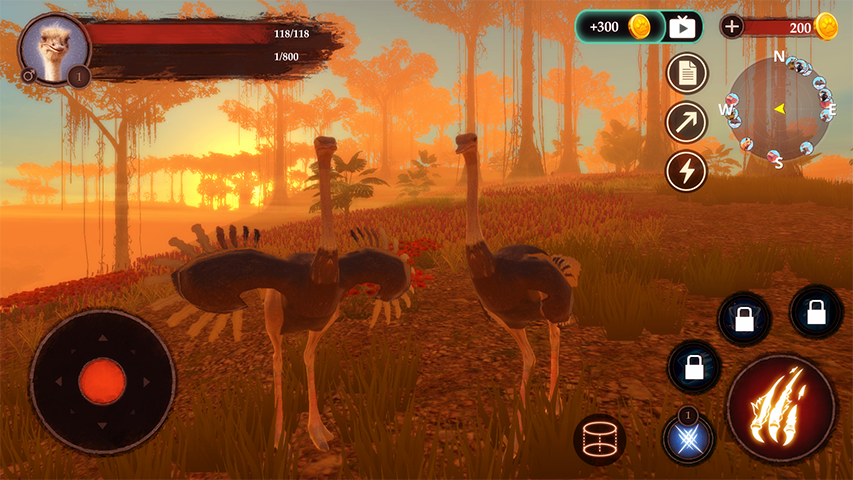Viewport: 853px width, 480px height.
Task: Attack with the flaming claw button
Action: (781, 408)
